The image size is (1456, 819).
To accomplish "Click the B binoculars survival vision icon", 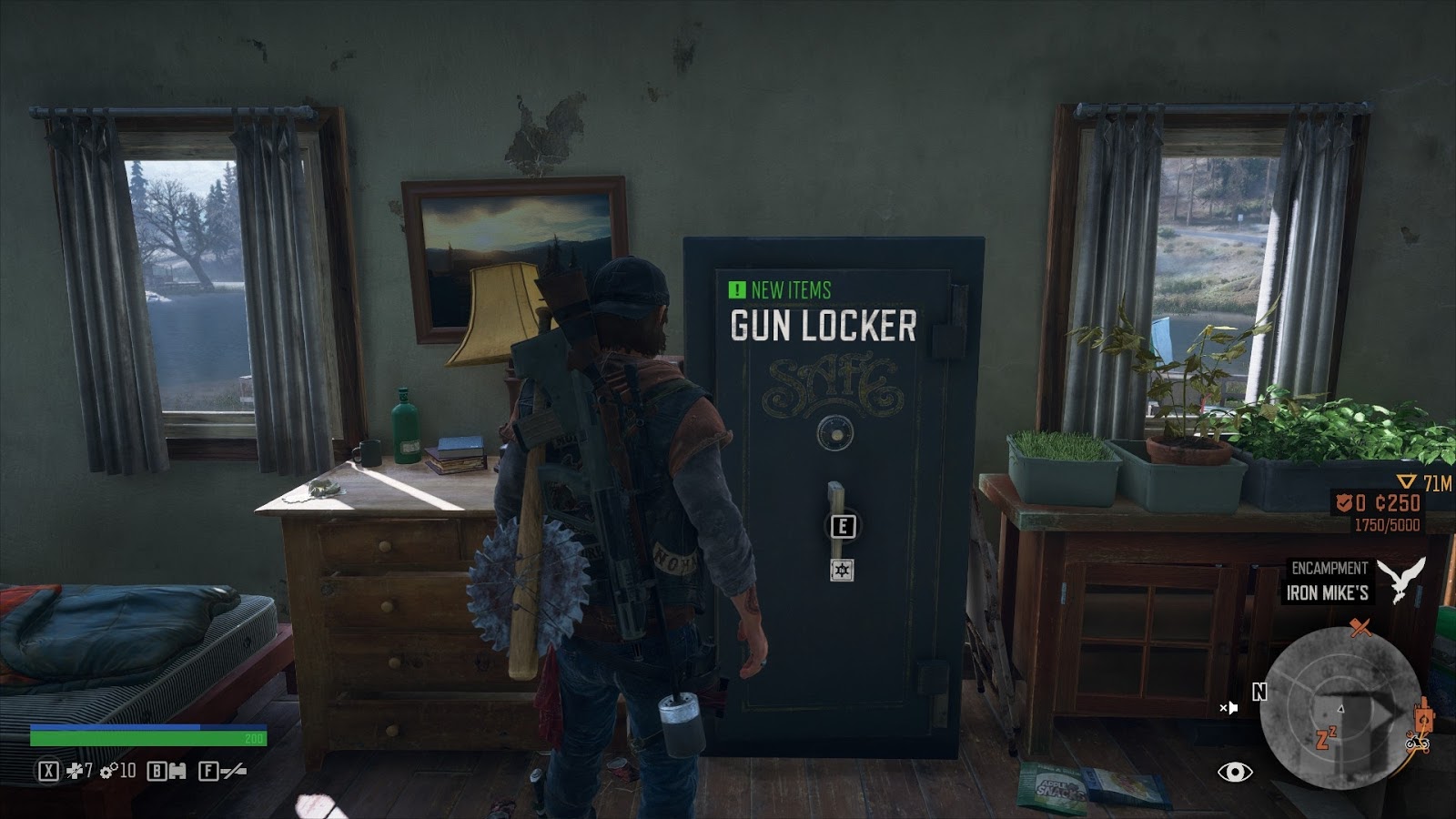I will coord(157,771).
